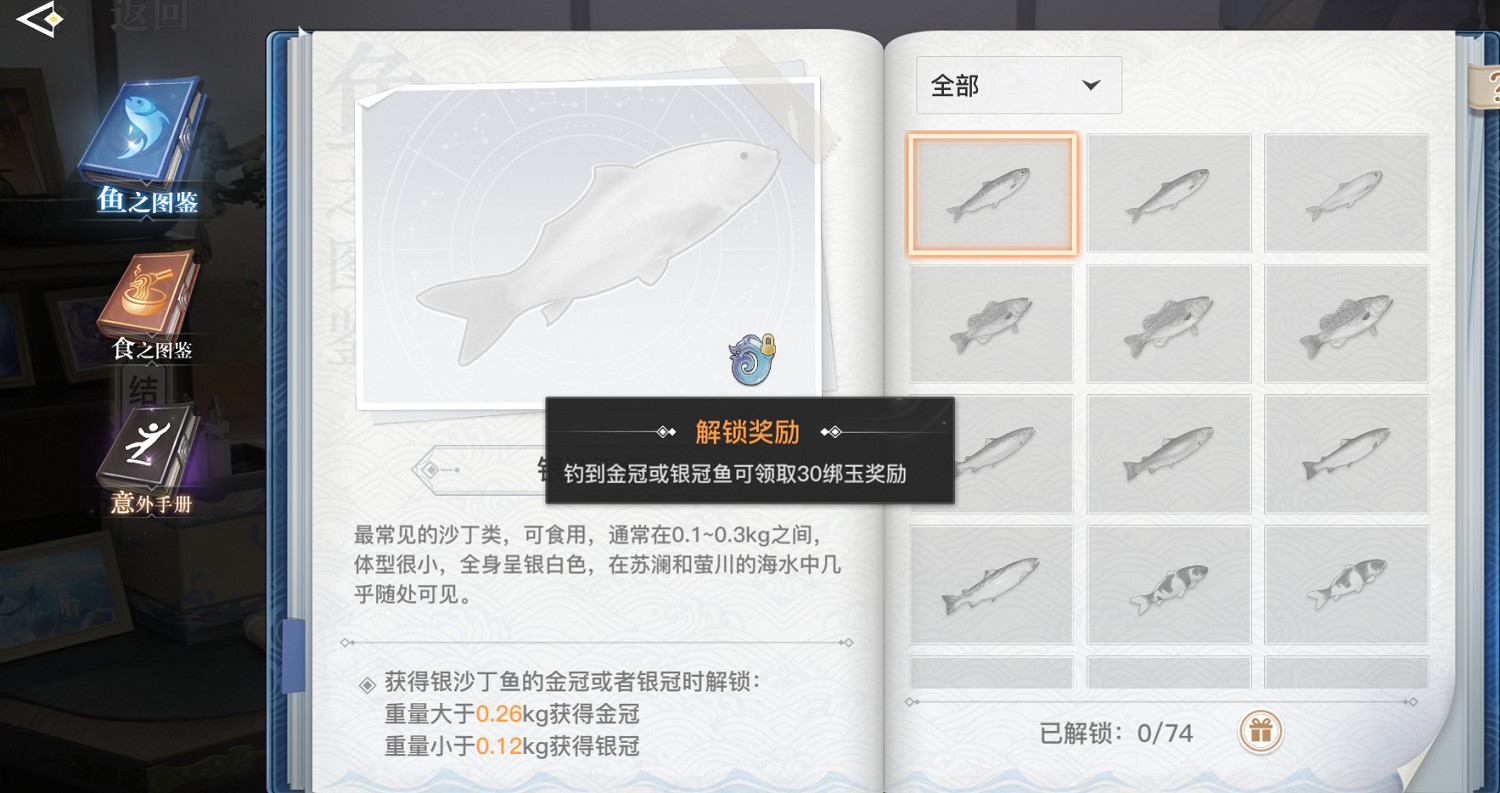Open the 全部 filter dropdown
This screenshot has height=793, width=1500.
point(1018,85)
